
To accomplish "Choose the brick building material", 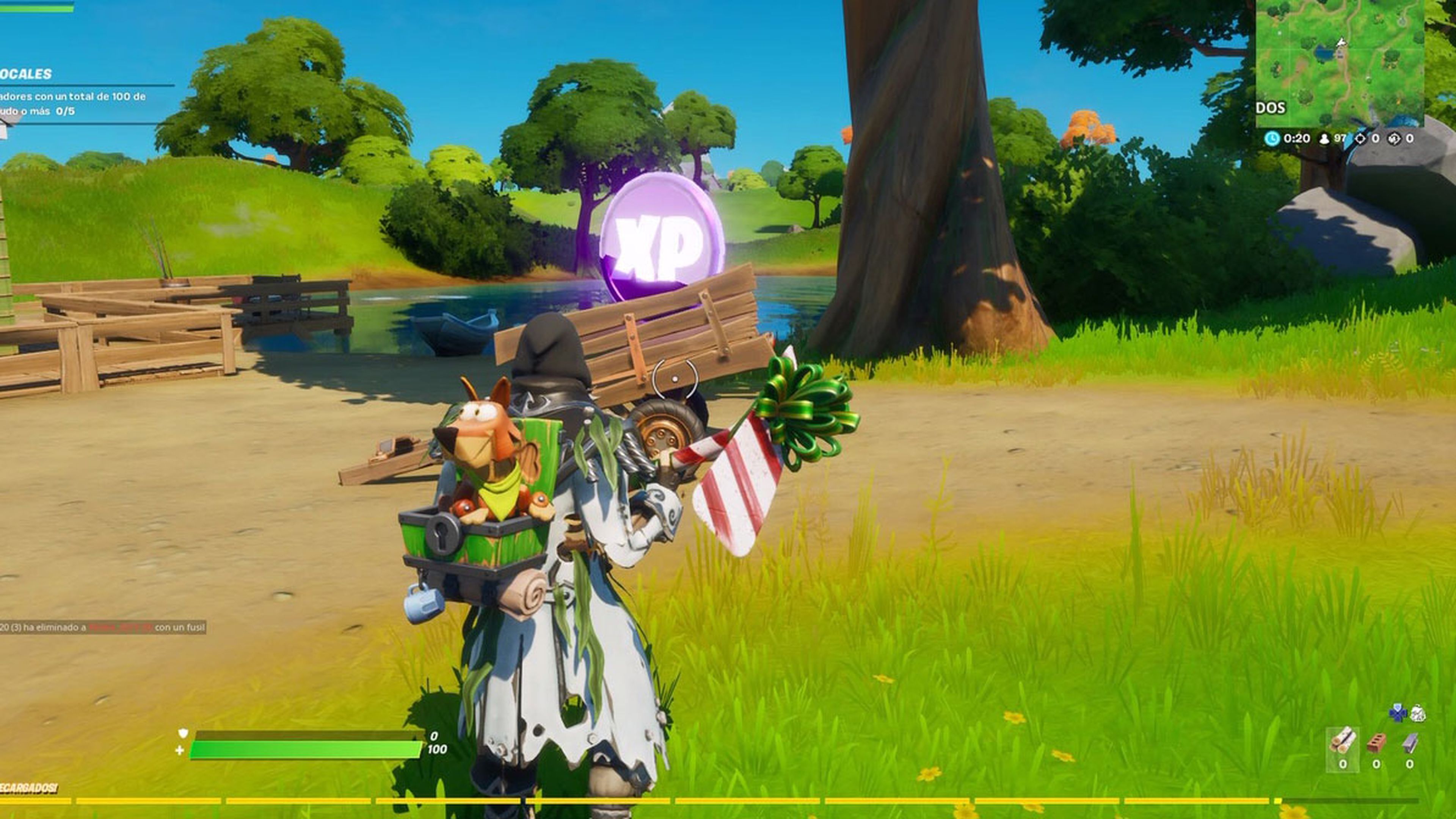I will 1376,742.
